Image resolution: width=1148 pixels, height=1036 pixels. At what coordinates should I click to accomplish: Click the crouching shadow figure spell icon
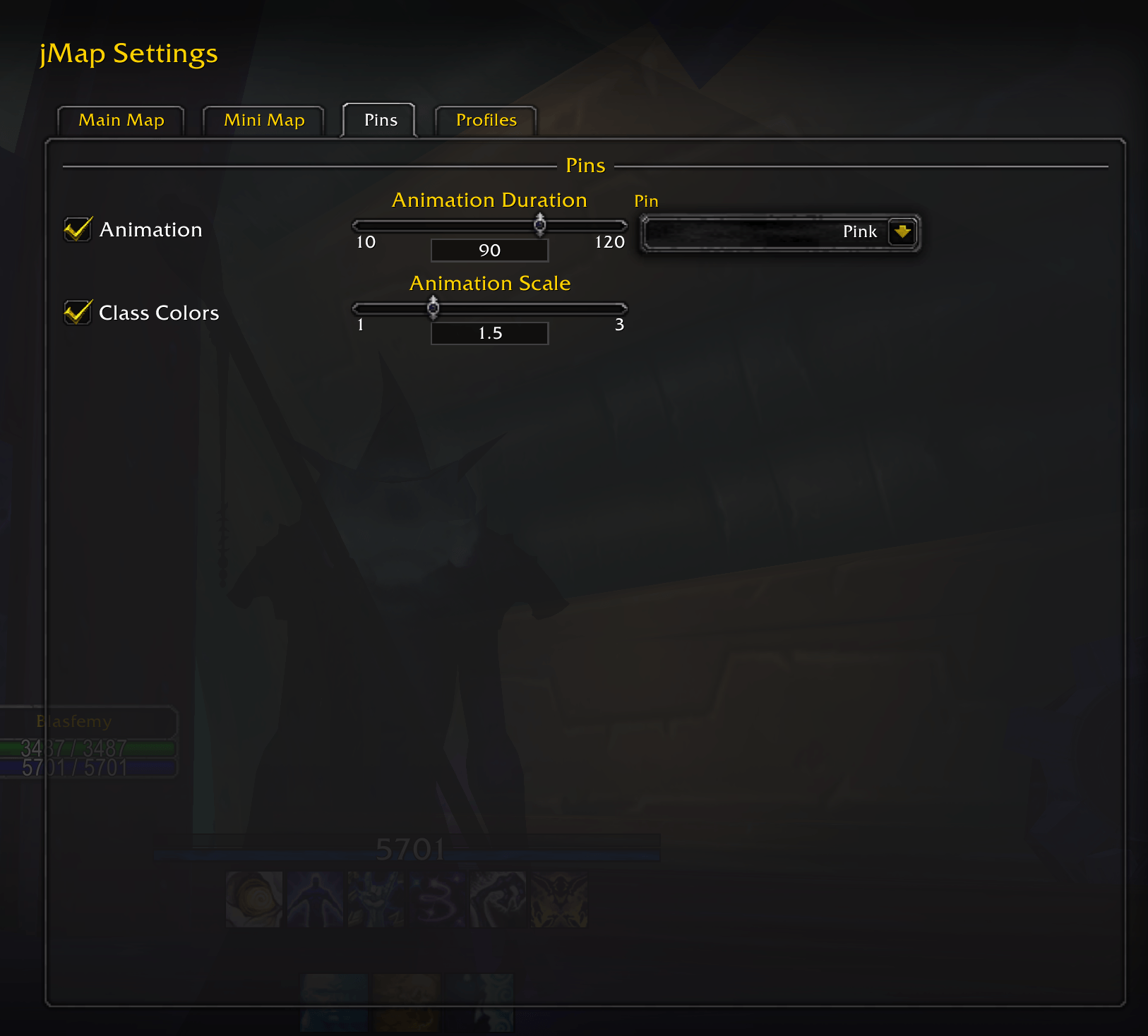[x=497, y=898]
